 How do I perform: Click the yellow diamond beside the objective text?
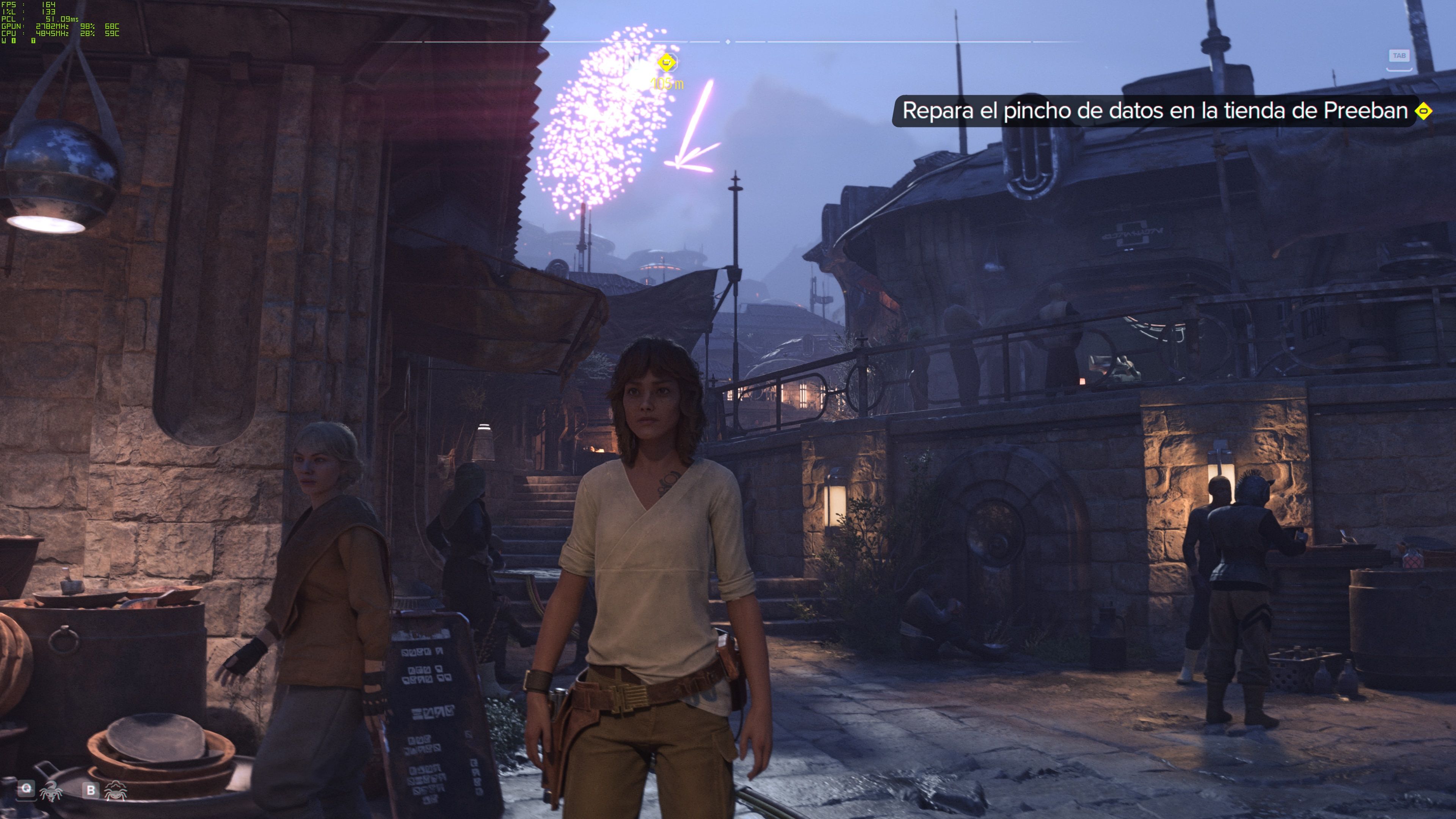(1423, 111)
